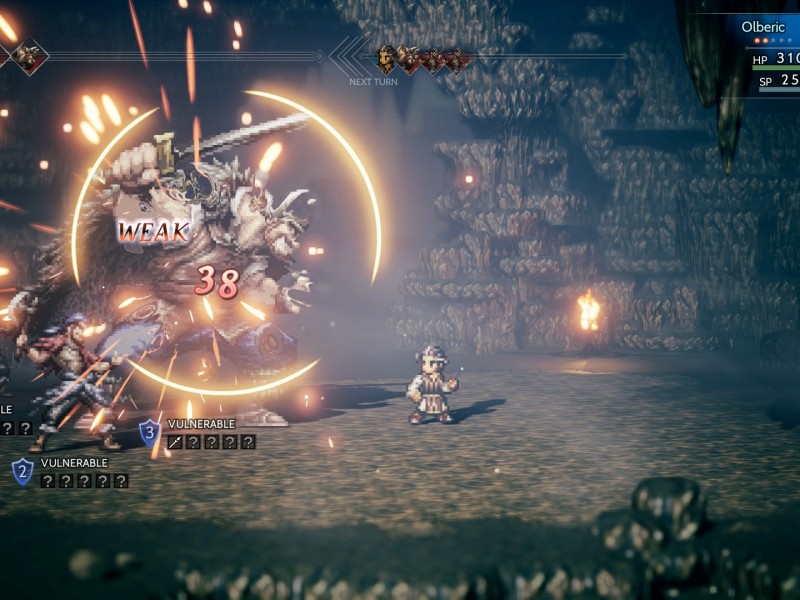
Task: Select the current turn portrait on the order bar
Action: [x=28, y=57]
